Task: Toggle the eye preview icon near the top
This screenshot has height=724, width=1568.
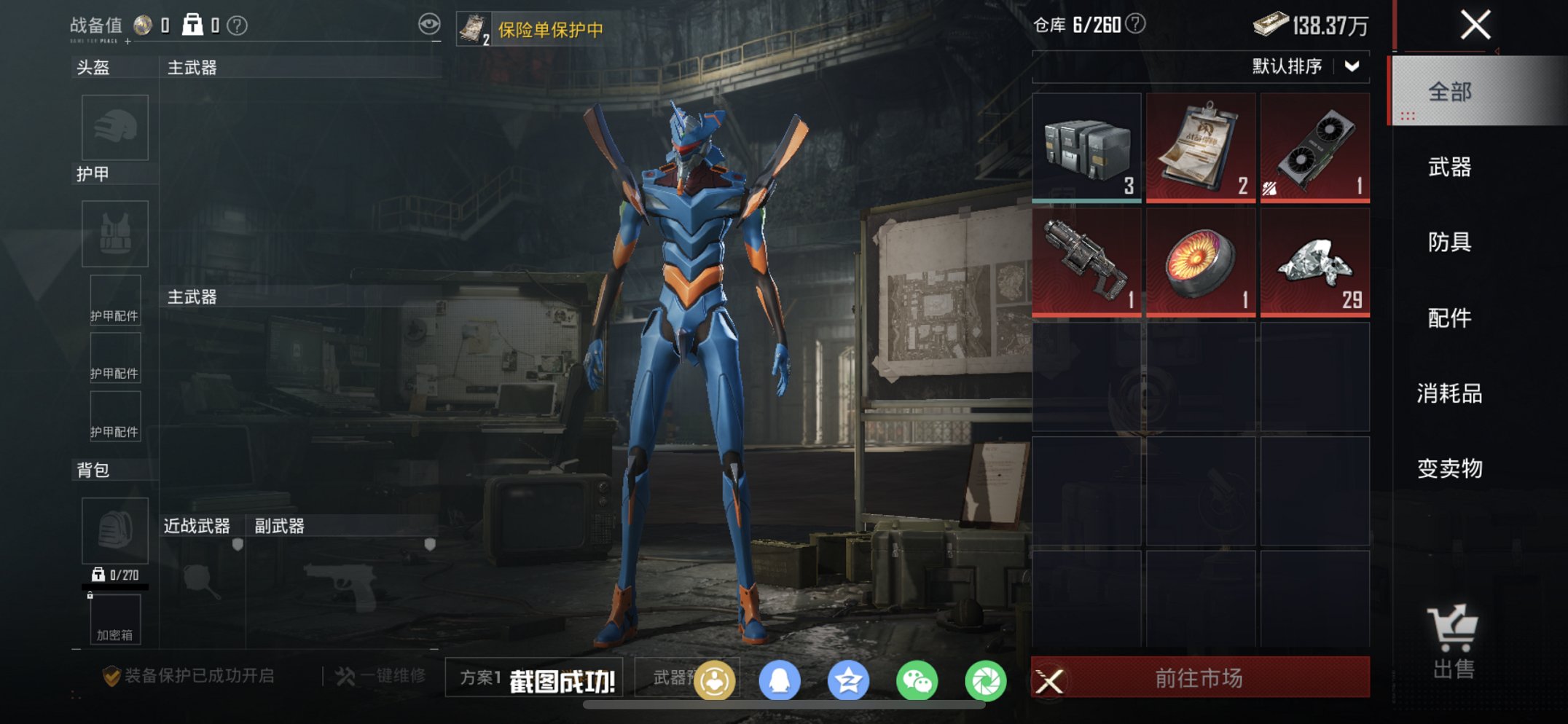Action: (431, 24)
